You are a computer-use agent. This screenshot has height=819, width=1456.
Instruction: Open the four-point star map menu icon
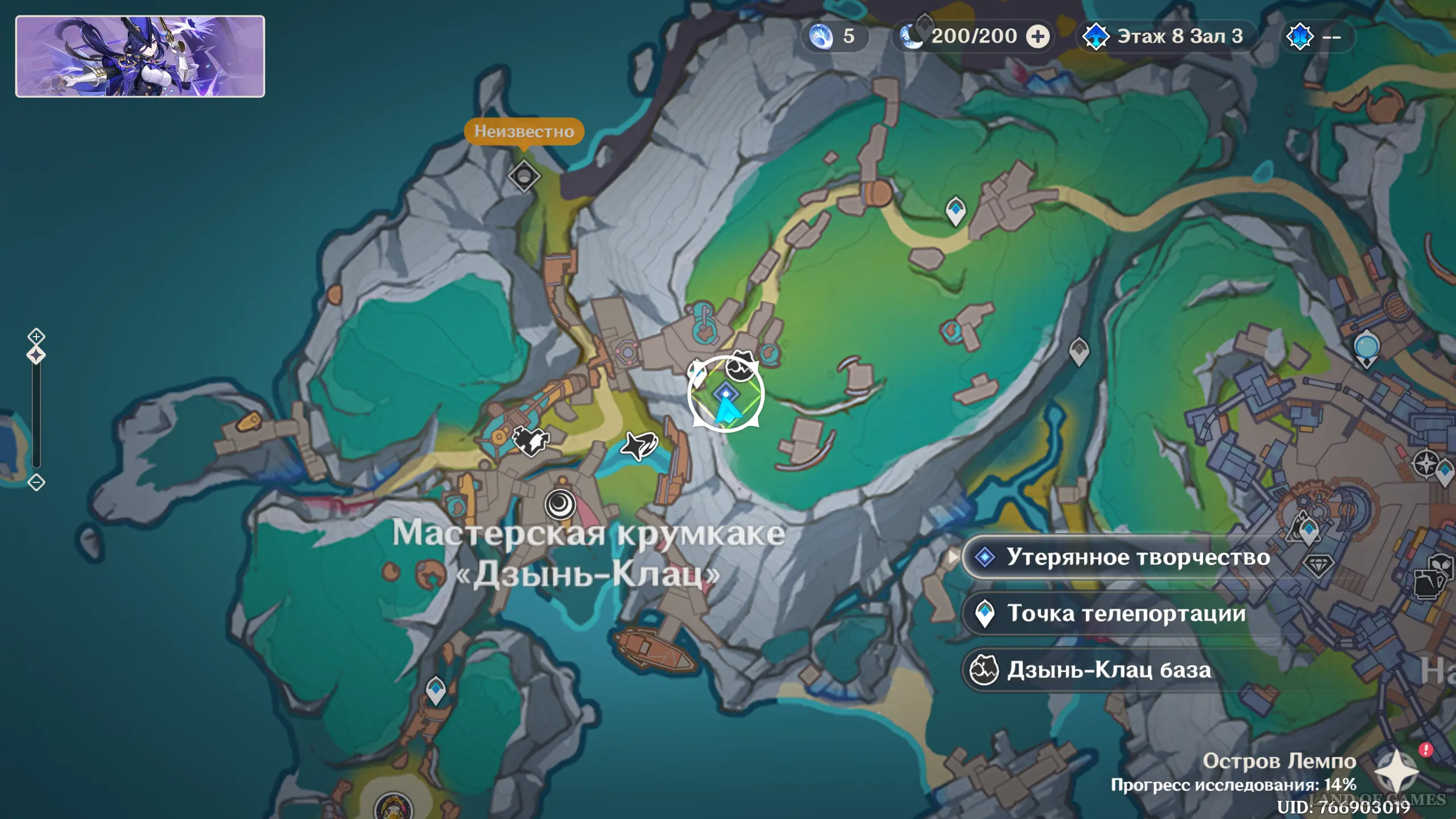click(1396, 772)
